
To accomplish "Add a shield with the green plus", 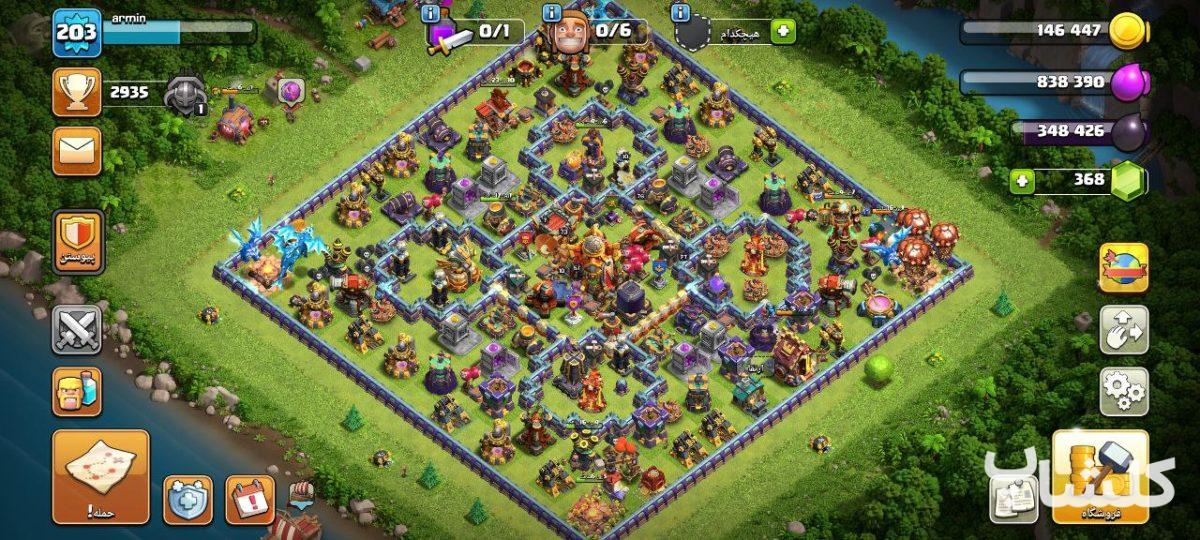I will pos(783,32).
